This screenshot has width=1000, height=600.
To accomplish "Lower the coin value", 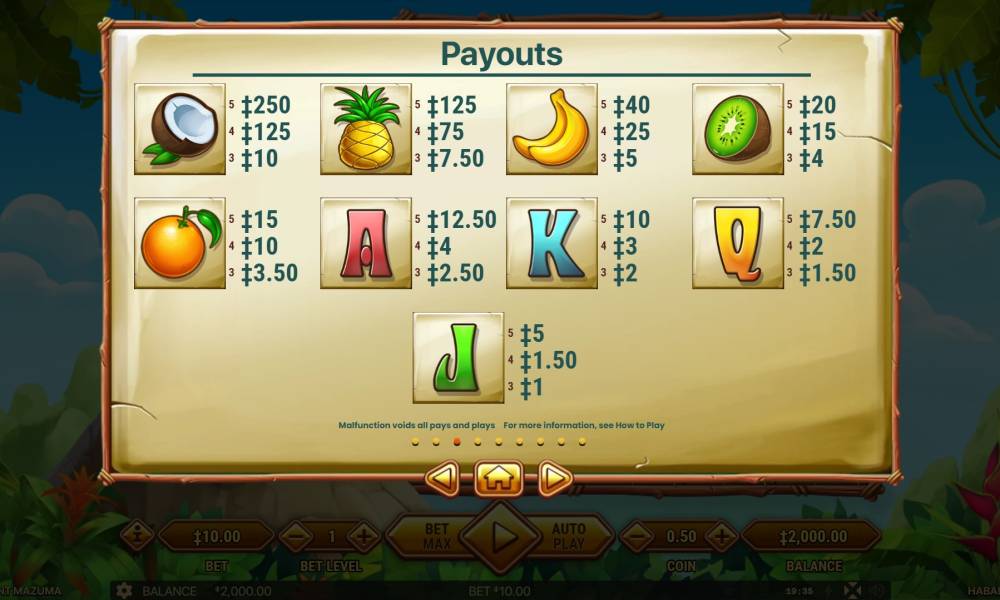I will (x=637, y=537).
